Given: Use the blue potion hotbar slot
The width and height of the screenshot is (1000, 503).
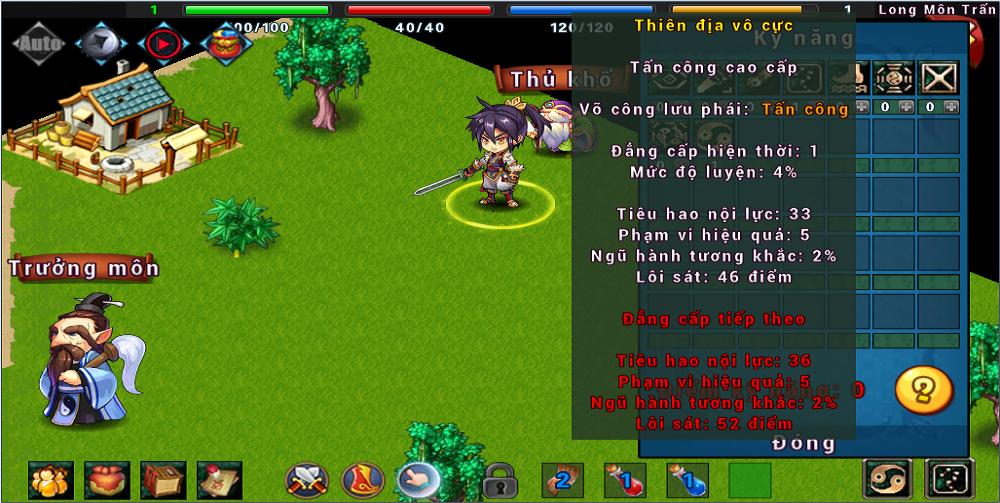Looking at the screenshot, I should coord(687,480).
